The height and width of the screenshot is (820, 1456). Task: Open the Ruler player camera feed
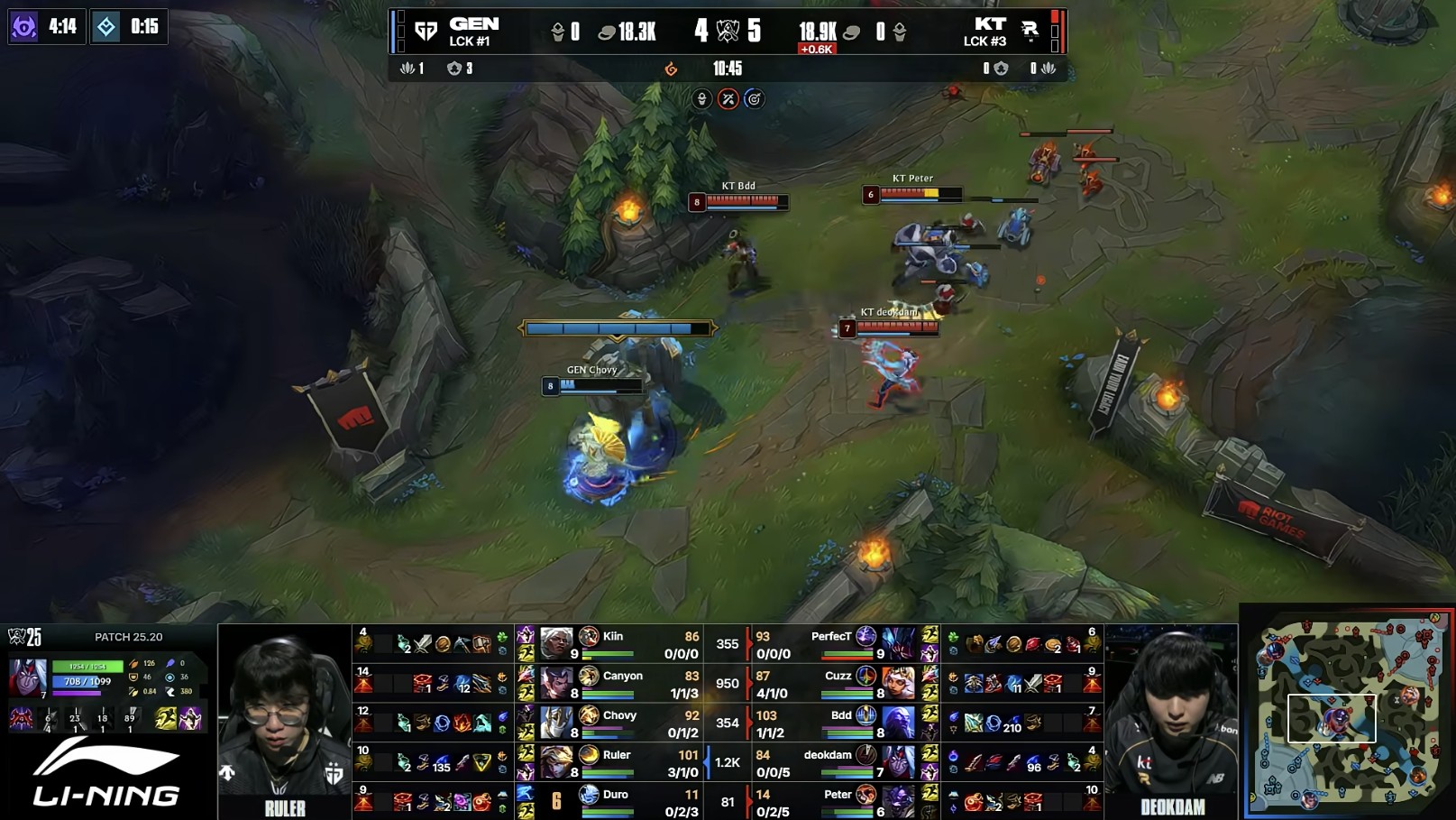[x=284, y=722]
